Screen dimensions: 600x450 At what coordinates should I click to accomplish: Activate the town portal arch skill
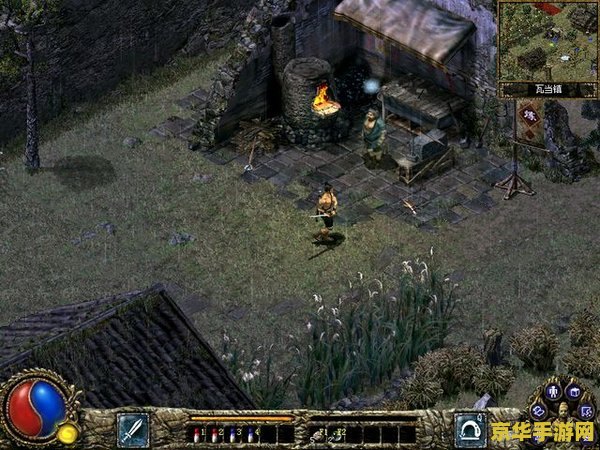coord(469,429)
